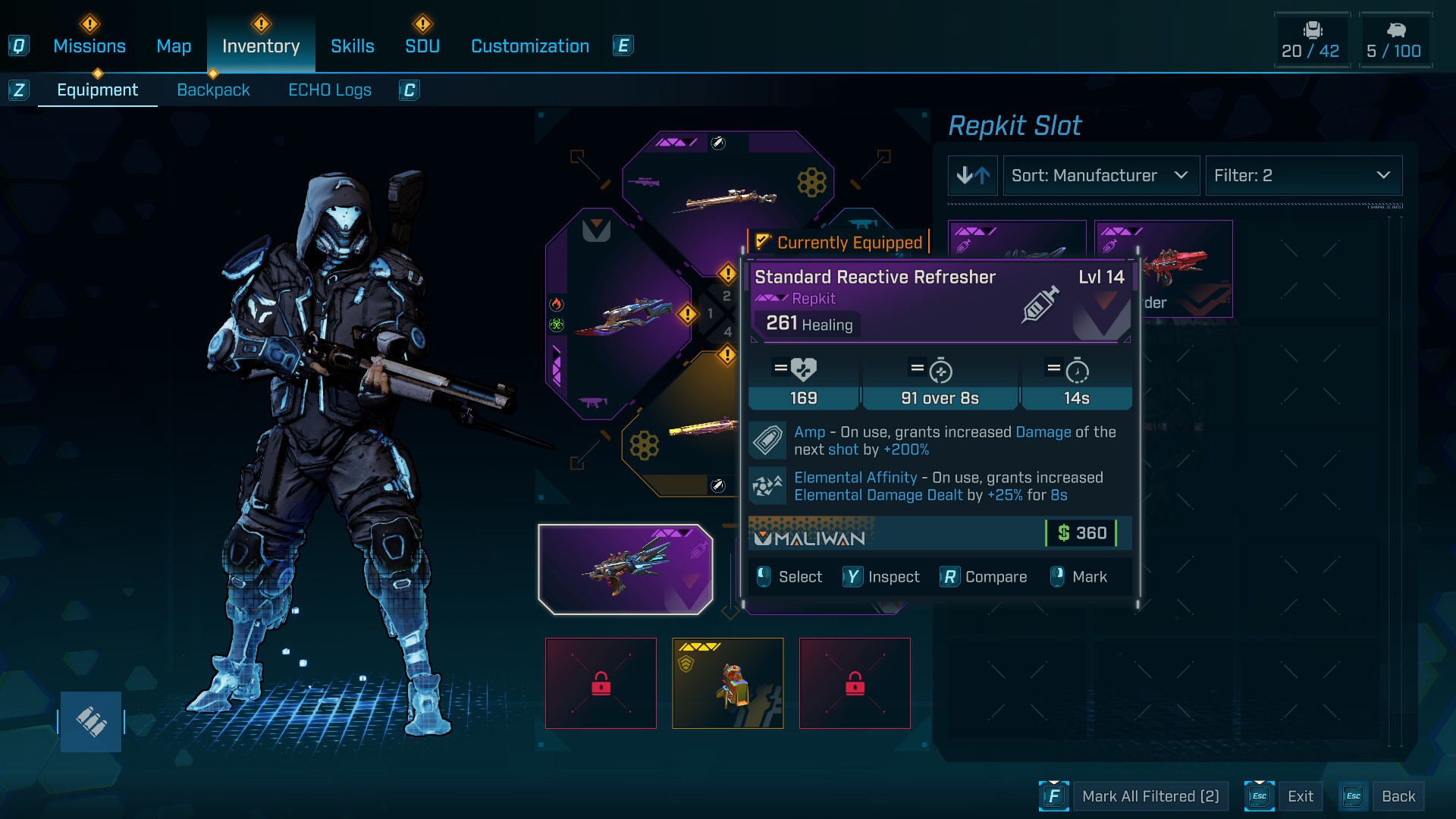The image size is (1456, 819).
Task: Open the Sort: Manufacturer dropdown
Action: tap(1100, 176)
